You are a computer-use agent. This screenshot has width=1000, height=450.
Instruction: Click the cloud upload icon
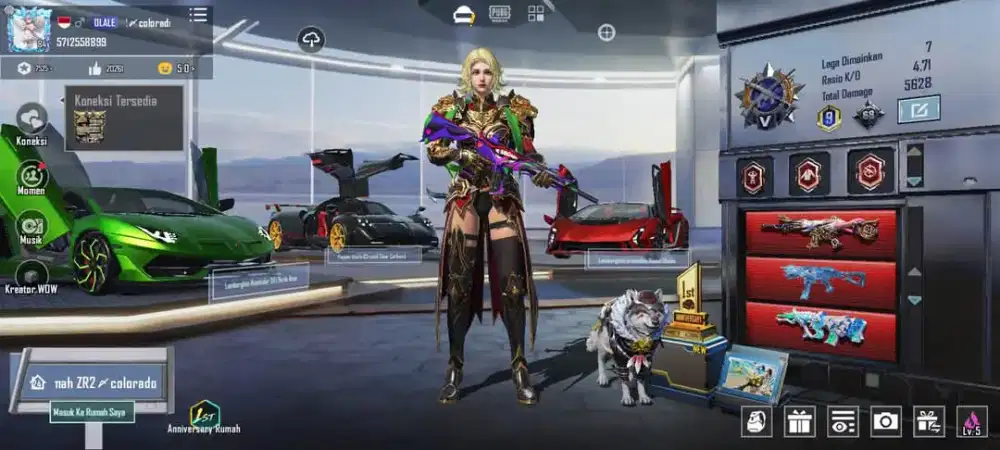pyautogui.click(x=311, y=39)
